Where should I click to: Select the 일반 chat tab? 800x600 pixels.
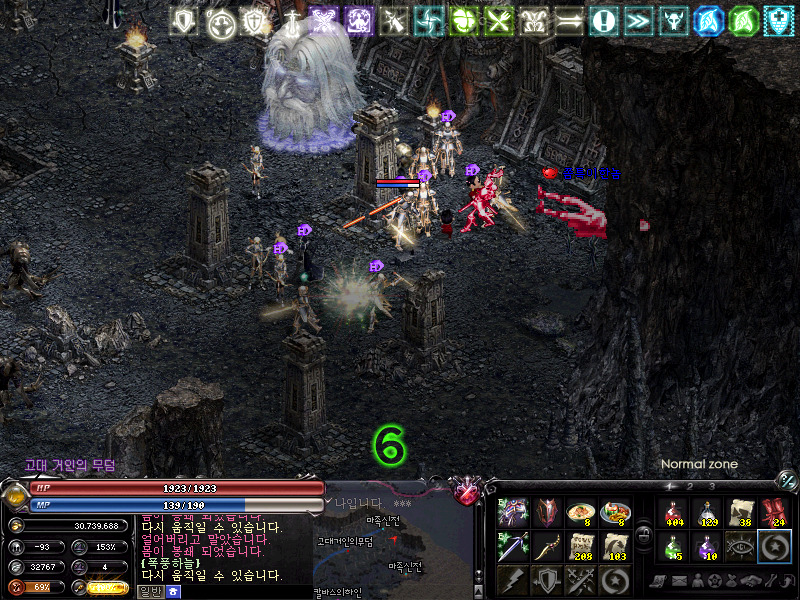(x=149, y=591)
